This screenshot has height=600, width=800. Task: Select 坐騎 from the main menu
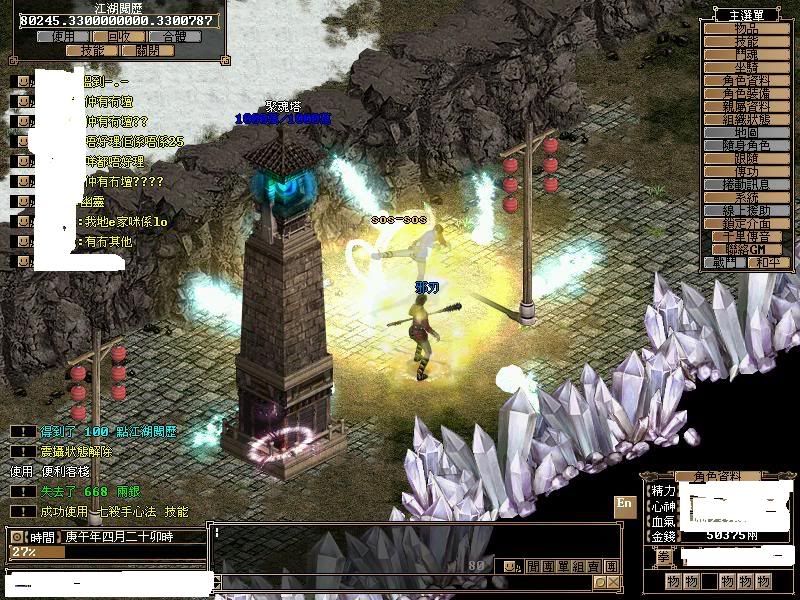click(747, 67)
